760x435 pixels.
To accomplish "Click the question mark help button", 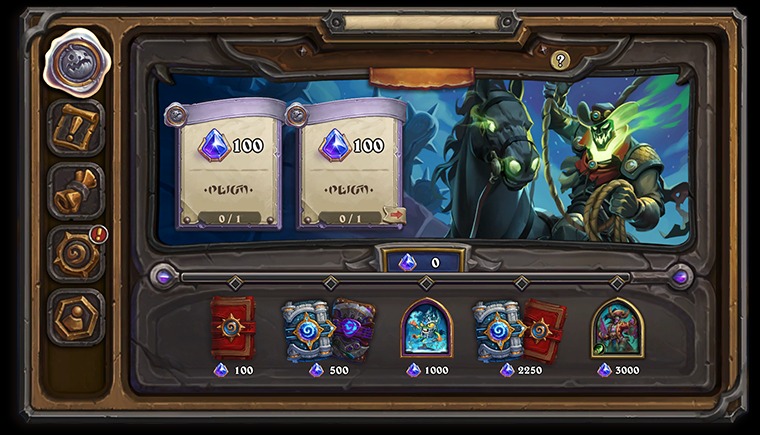I will point(560,61).
